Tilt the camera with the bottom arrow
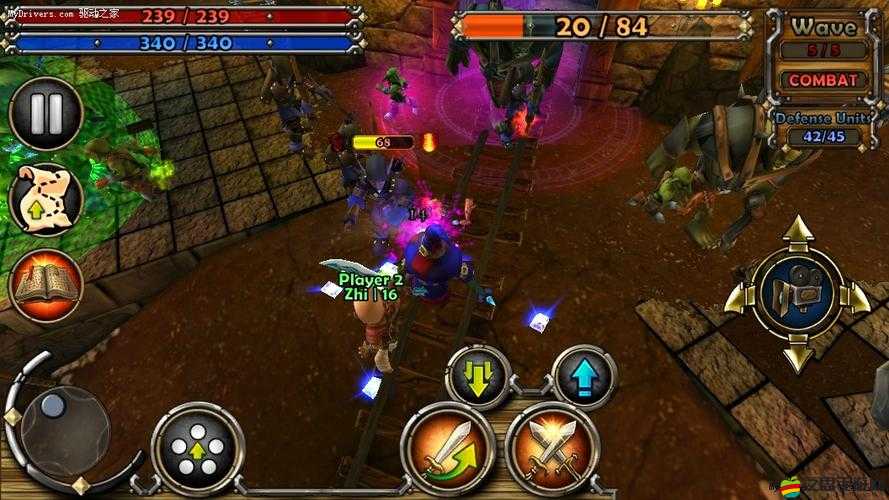Viewport: 889px width, 500px height. point(797,356)
